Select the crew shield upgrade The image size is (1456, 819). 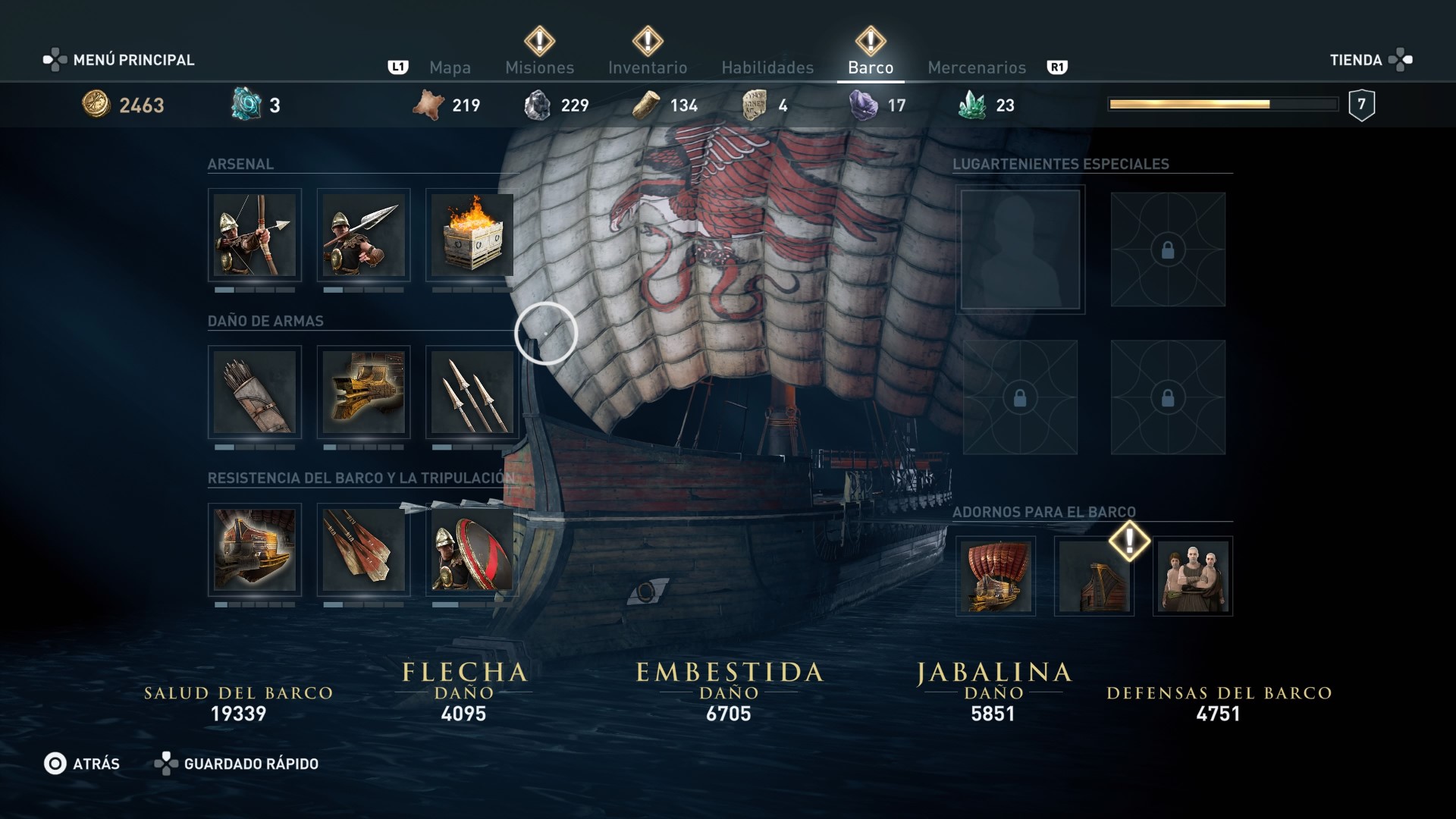click(x=472, y=550)
